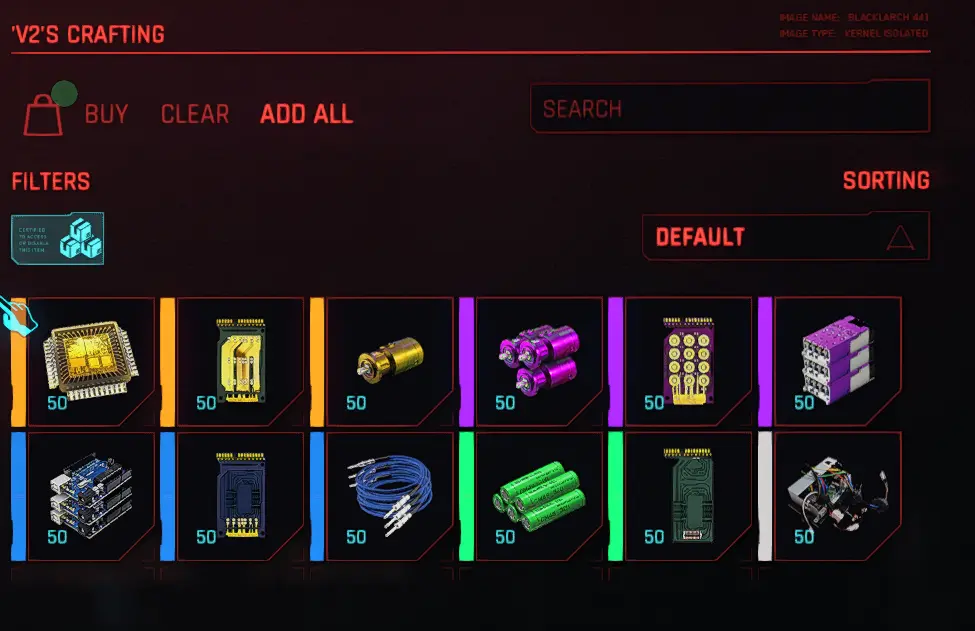Select the purple keypad board item
The width and height of the screenshot is (975, 631).
pos(688,361)
